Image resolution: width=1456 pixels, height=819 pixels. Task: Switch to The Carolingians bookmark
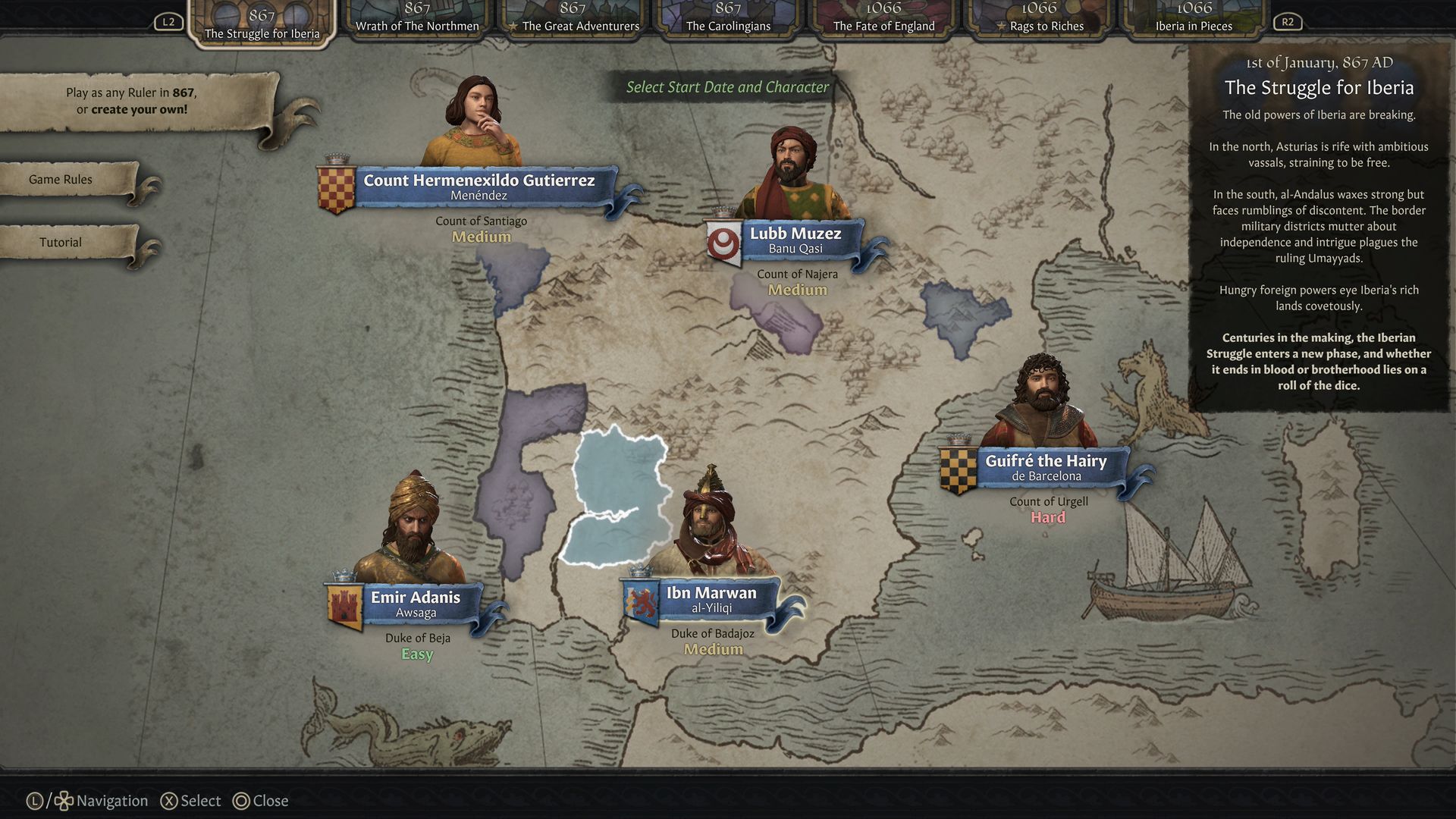728,20
